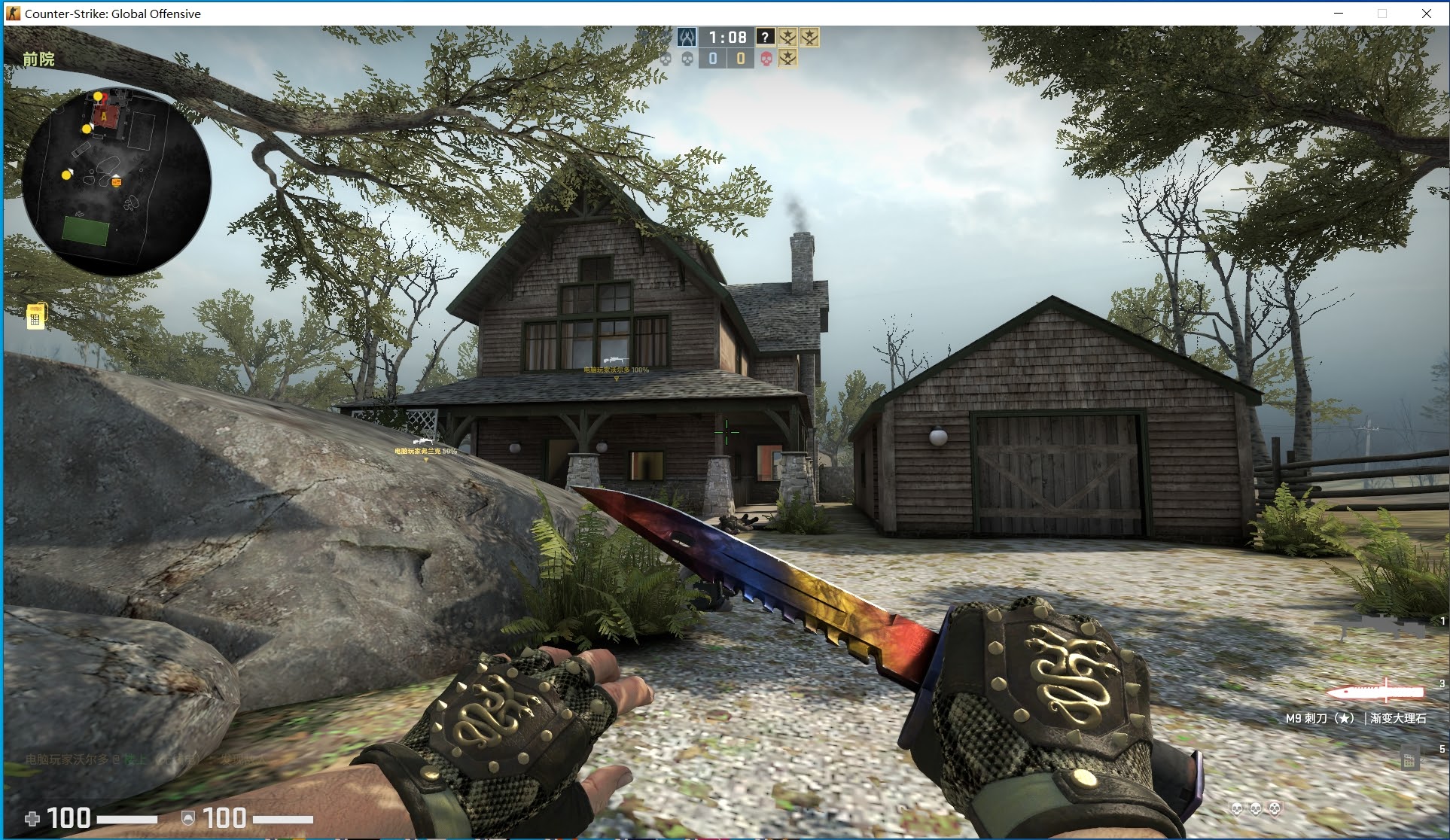Click the green zone on the radar

86,230
